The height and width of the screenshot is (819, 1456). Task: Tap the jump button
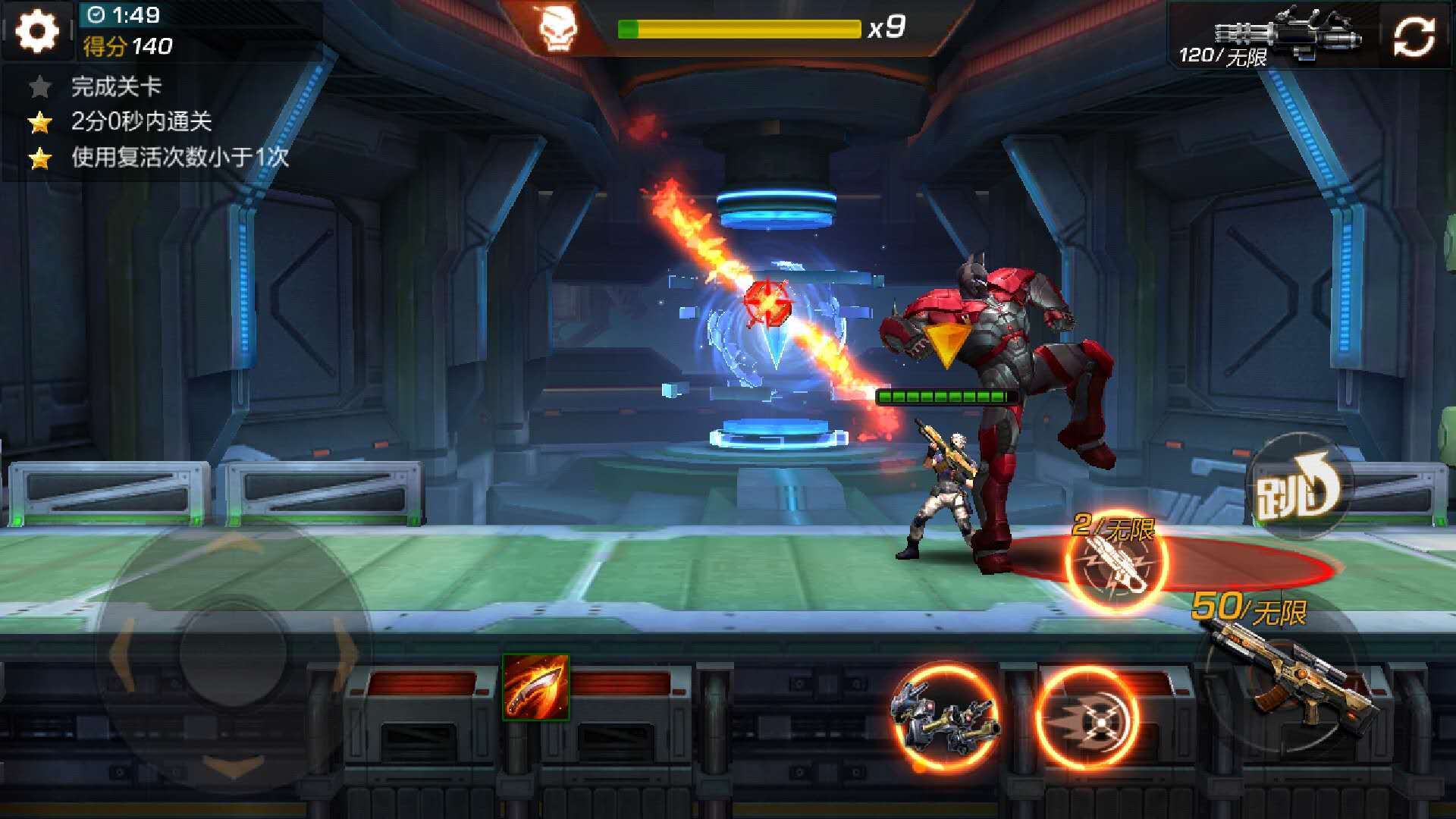point(1298,487)
